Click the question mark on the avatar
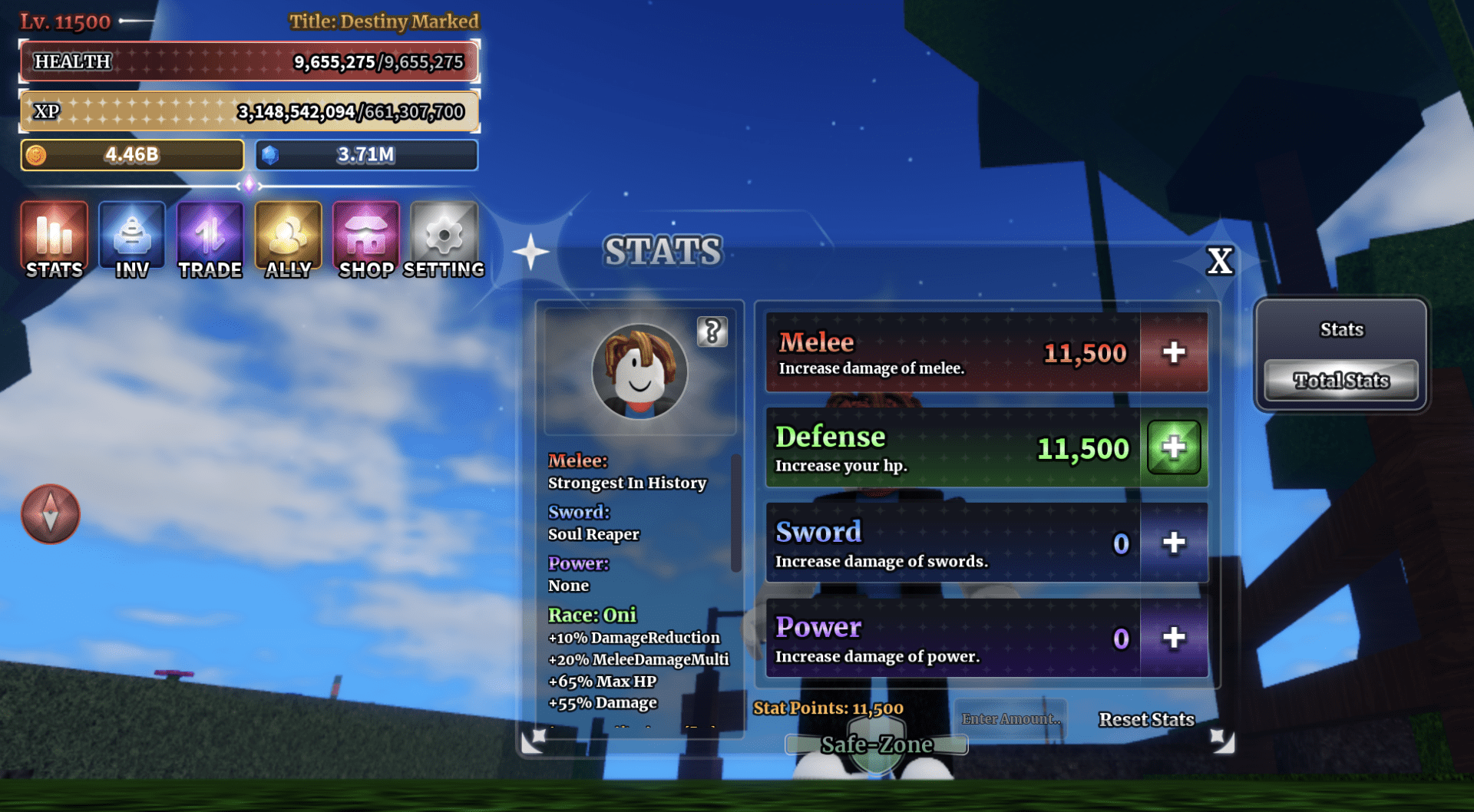The width and height of the screenshot is (1474, 812). coord(712,333)
